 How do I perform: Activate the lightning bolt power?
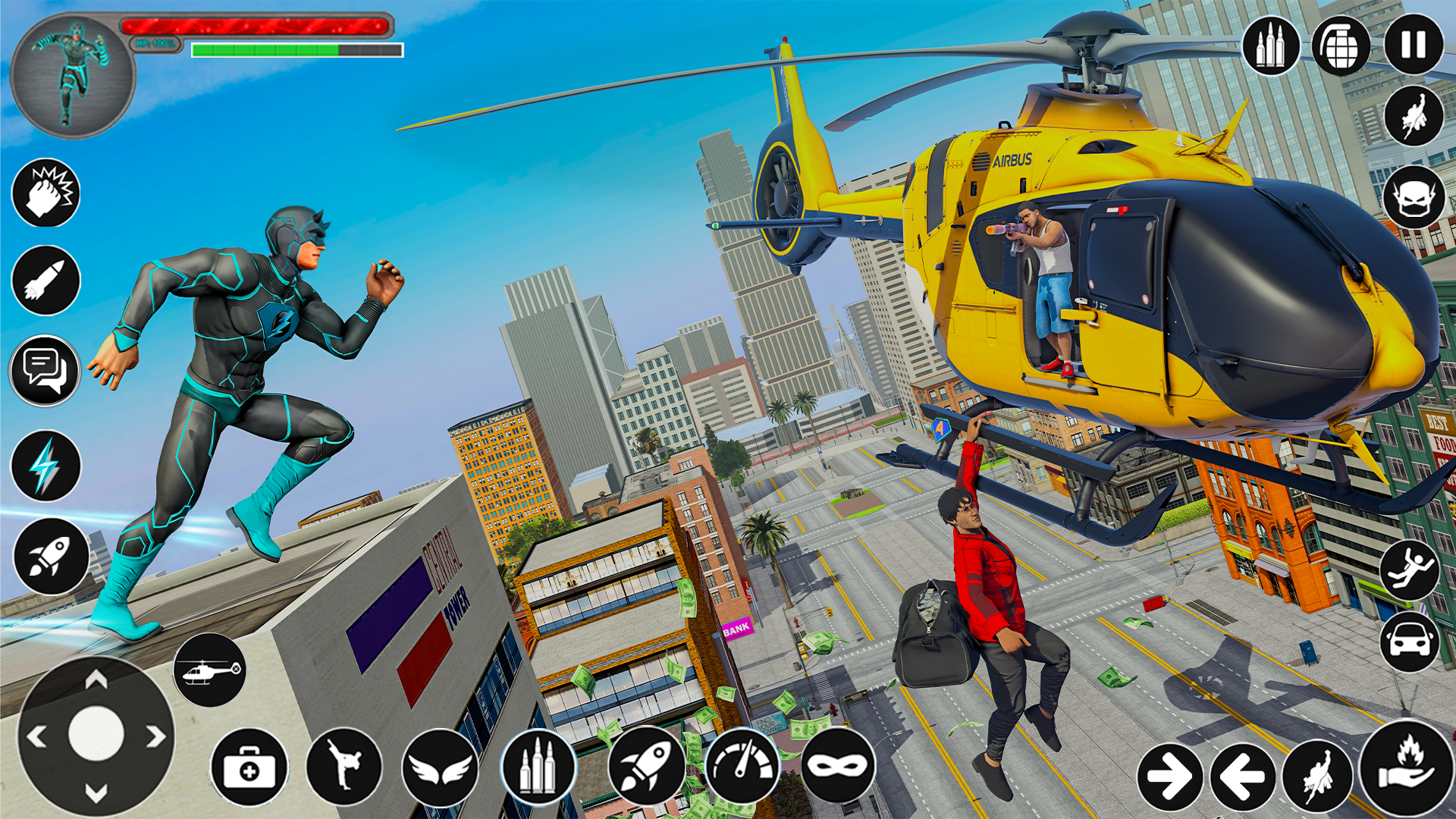pyautogui.click(x=46, y=466)
